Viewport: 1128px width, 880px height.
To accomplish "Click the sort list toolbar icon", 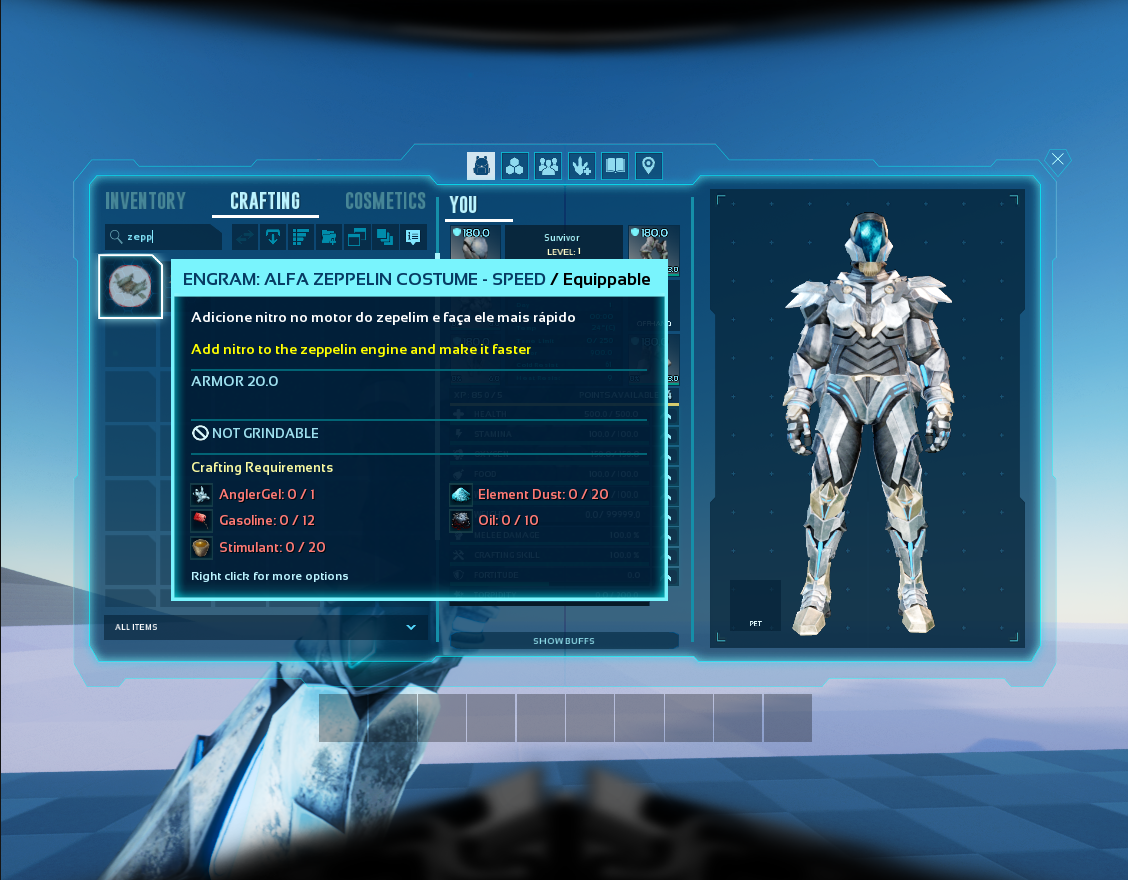I will 300,237.
